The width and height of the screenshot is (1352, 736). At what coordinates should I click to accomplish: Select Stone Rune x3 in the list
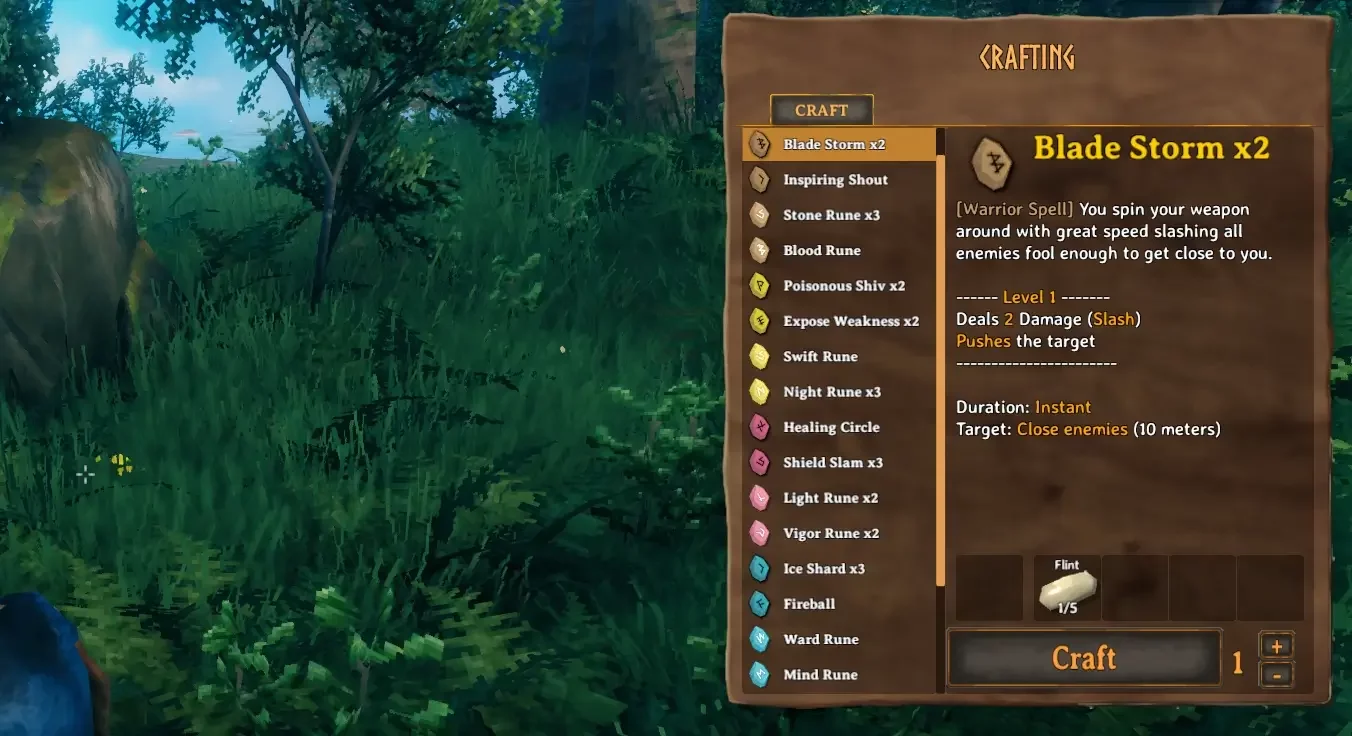pyautogui.click(x=831, y=215)
